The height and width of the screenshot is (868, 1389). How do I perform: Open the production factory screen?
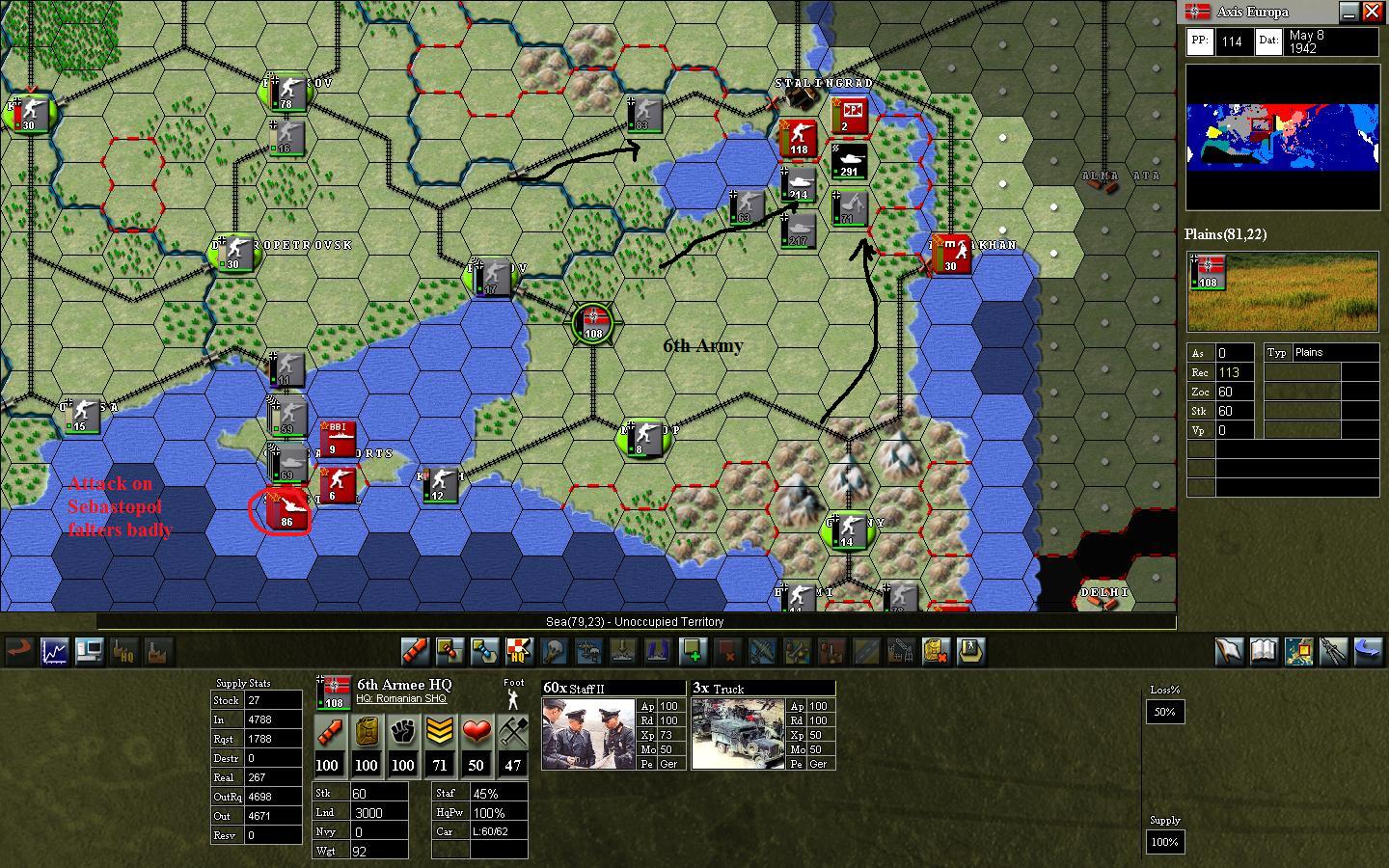point(158,652)
